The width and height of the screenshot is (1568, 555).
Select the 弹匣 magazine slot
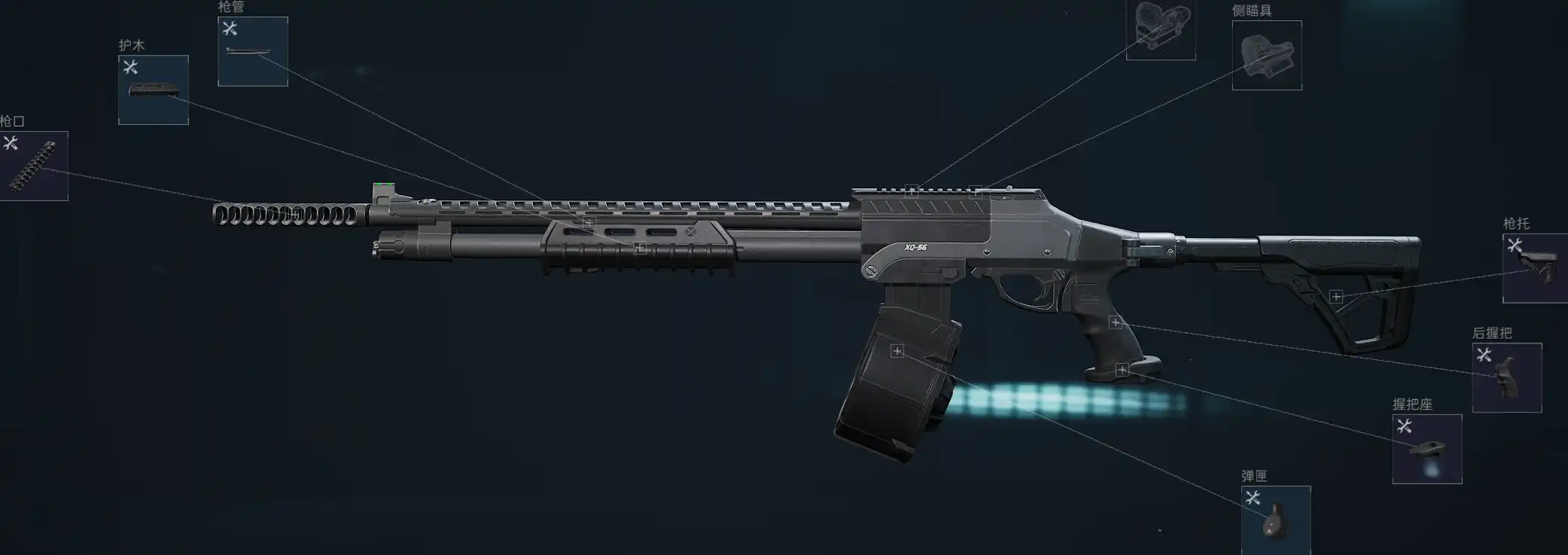coord(1275,520)
